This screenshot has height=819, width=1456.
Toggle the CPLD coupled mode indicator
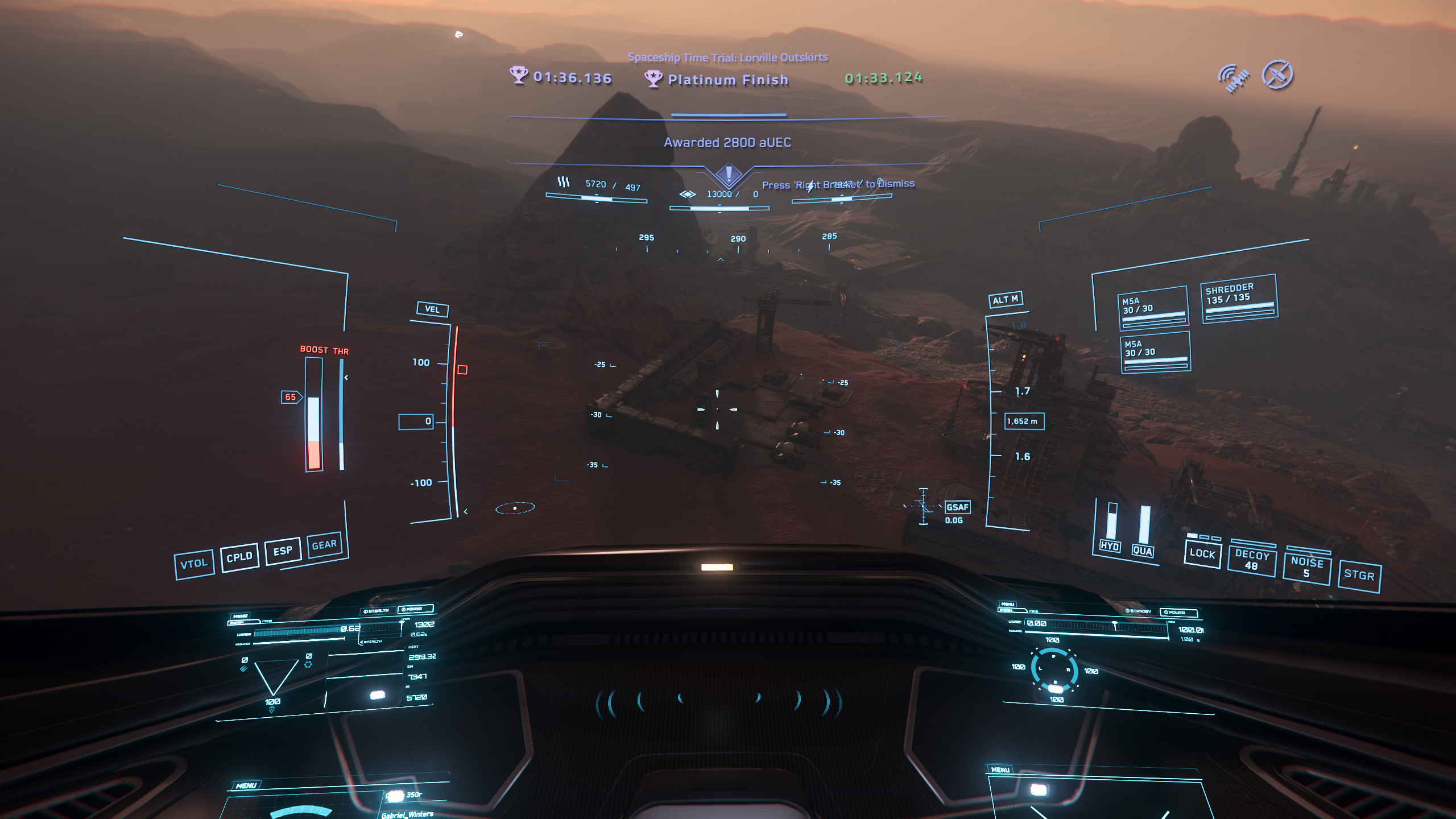[x=239, y=557]
